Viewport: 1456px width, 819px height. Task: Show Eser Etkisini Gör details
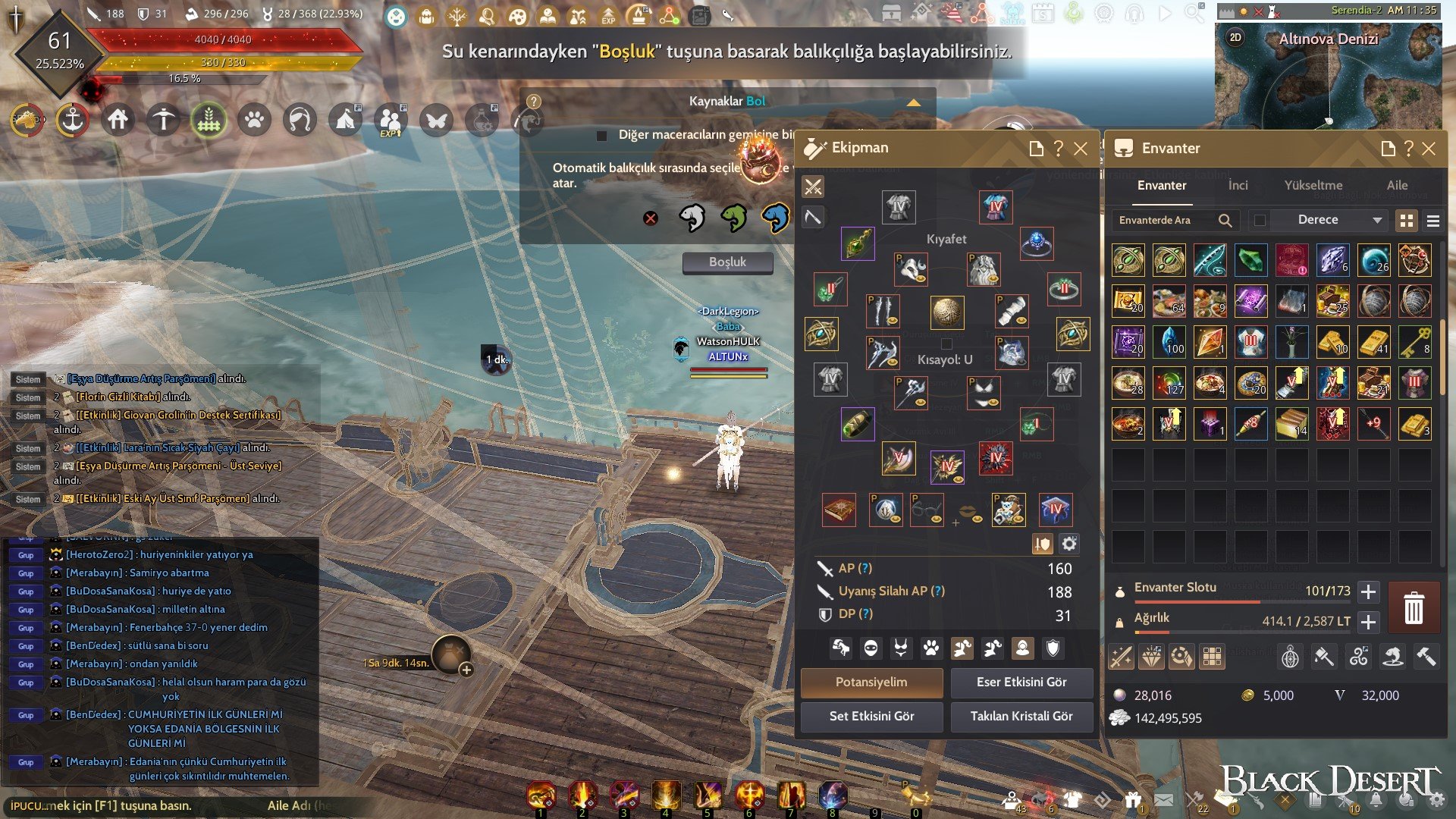tap(1021, 682)
